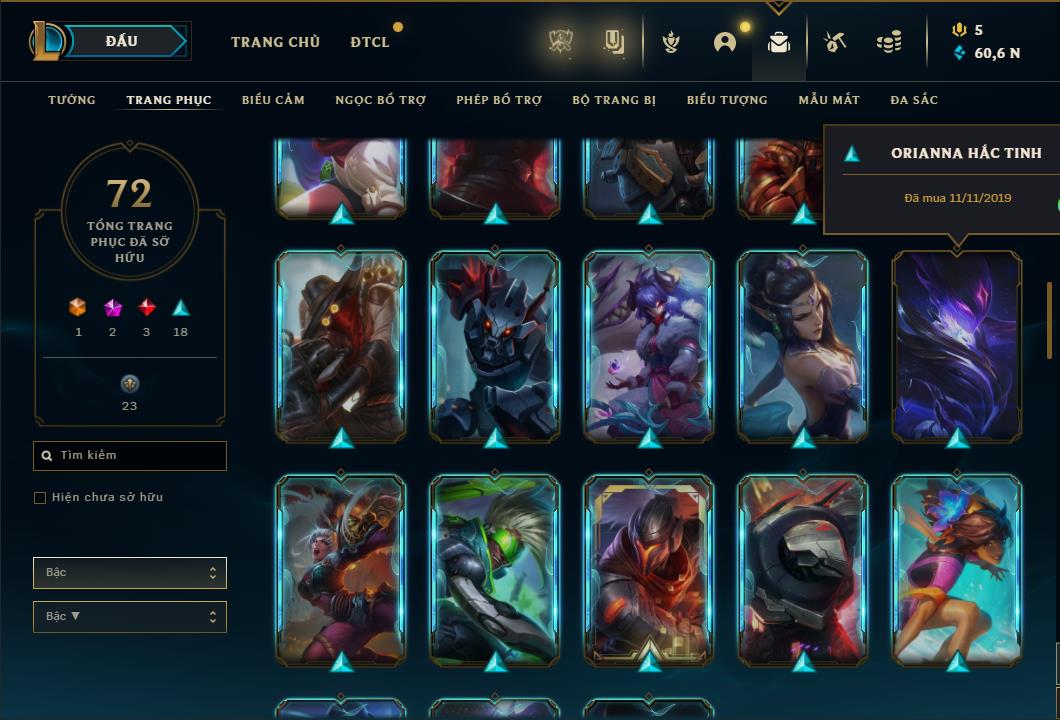This screenshot has width=1060, height=720.
Task: Toggle the Hiện chưa sở hữu checkbox
Action: point(40,498)
